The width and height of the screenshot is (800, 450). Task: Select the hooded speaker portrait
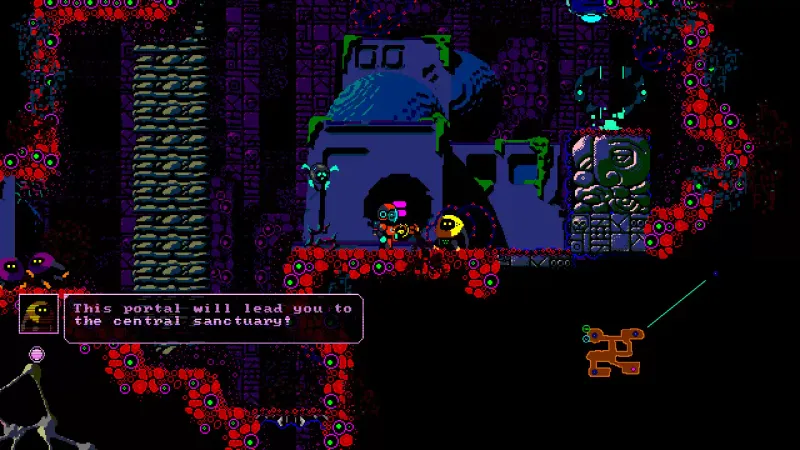[x=38, y=314]
